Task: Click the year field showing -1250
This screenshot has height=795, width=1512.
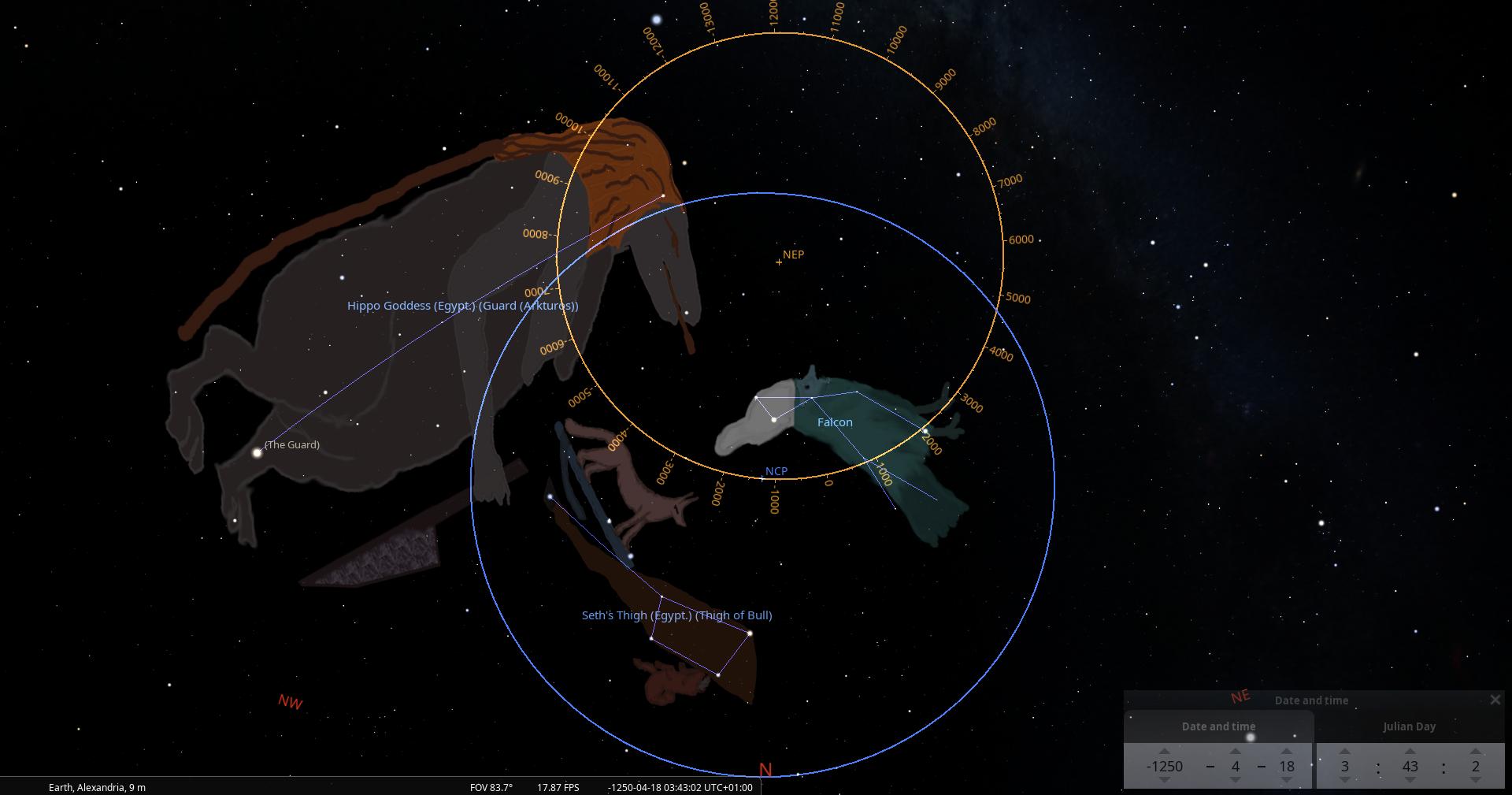Action: coord(1164,766)
